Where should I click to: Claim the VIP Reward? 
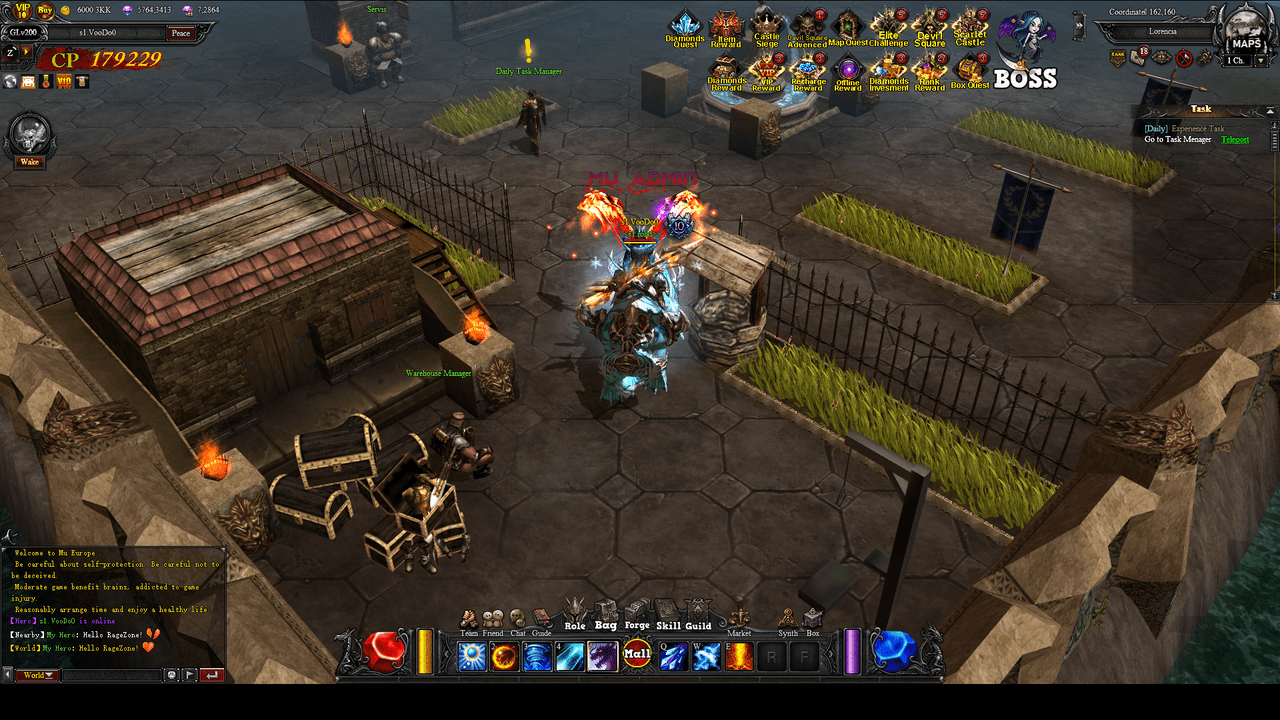coord(766,72)
